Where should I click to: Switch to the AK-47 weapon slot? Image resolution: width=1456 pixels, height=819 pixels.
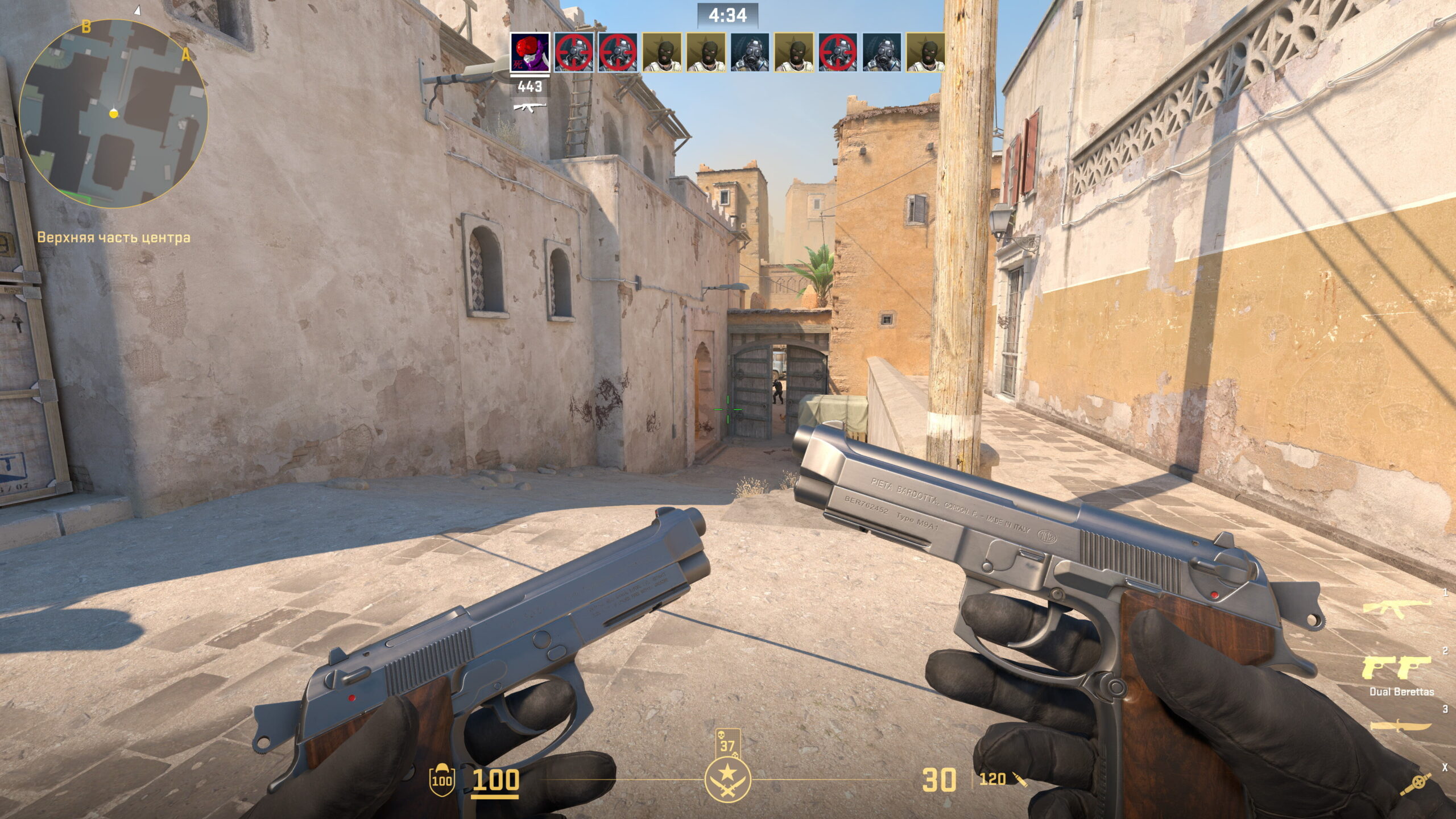(x=1396, y=608)
